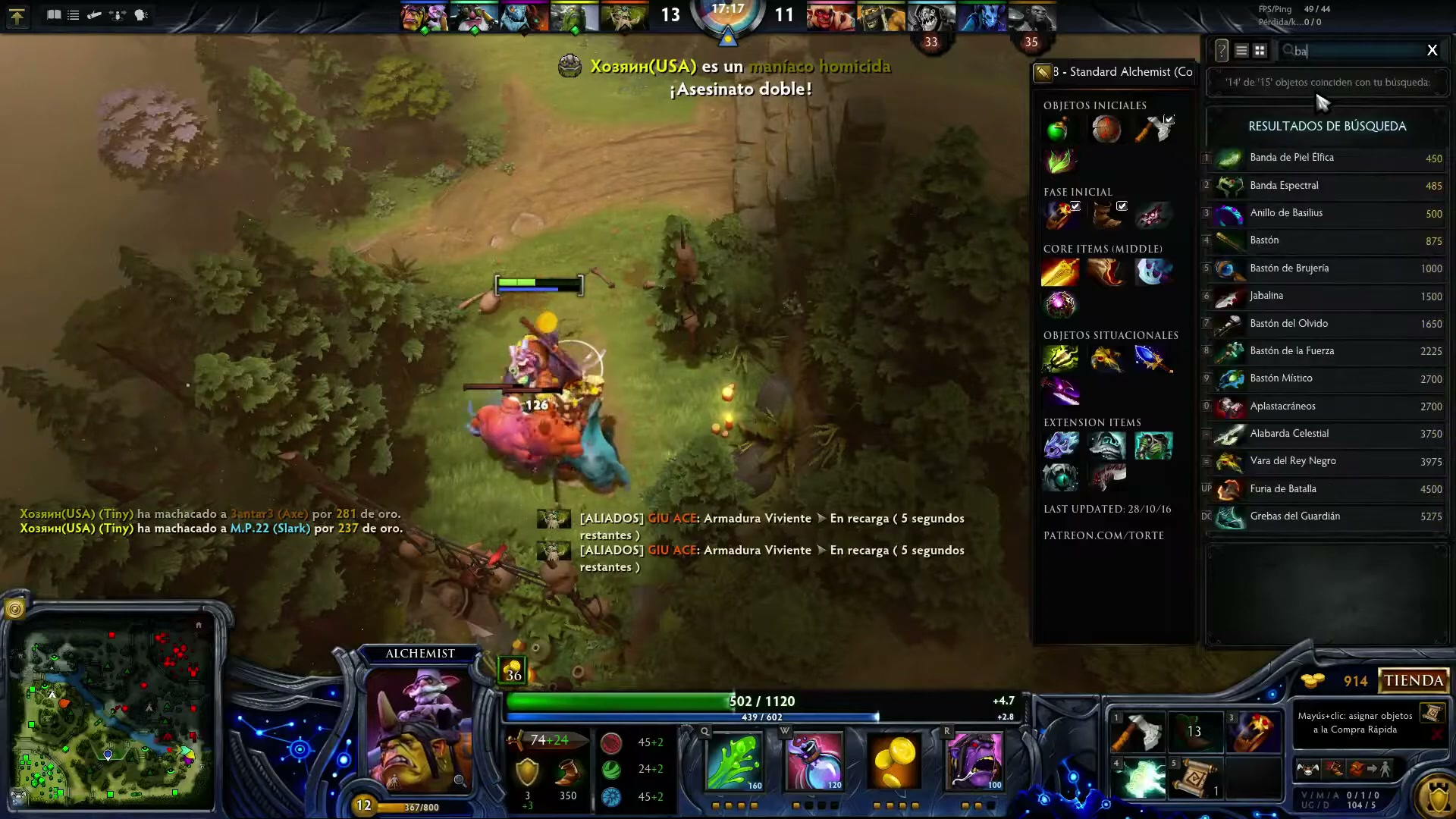
Task: Select Jabalina item row
Action: coord(1327,296)
